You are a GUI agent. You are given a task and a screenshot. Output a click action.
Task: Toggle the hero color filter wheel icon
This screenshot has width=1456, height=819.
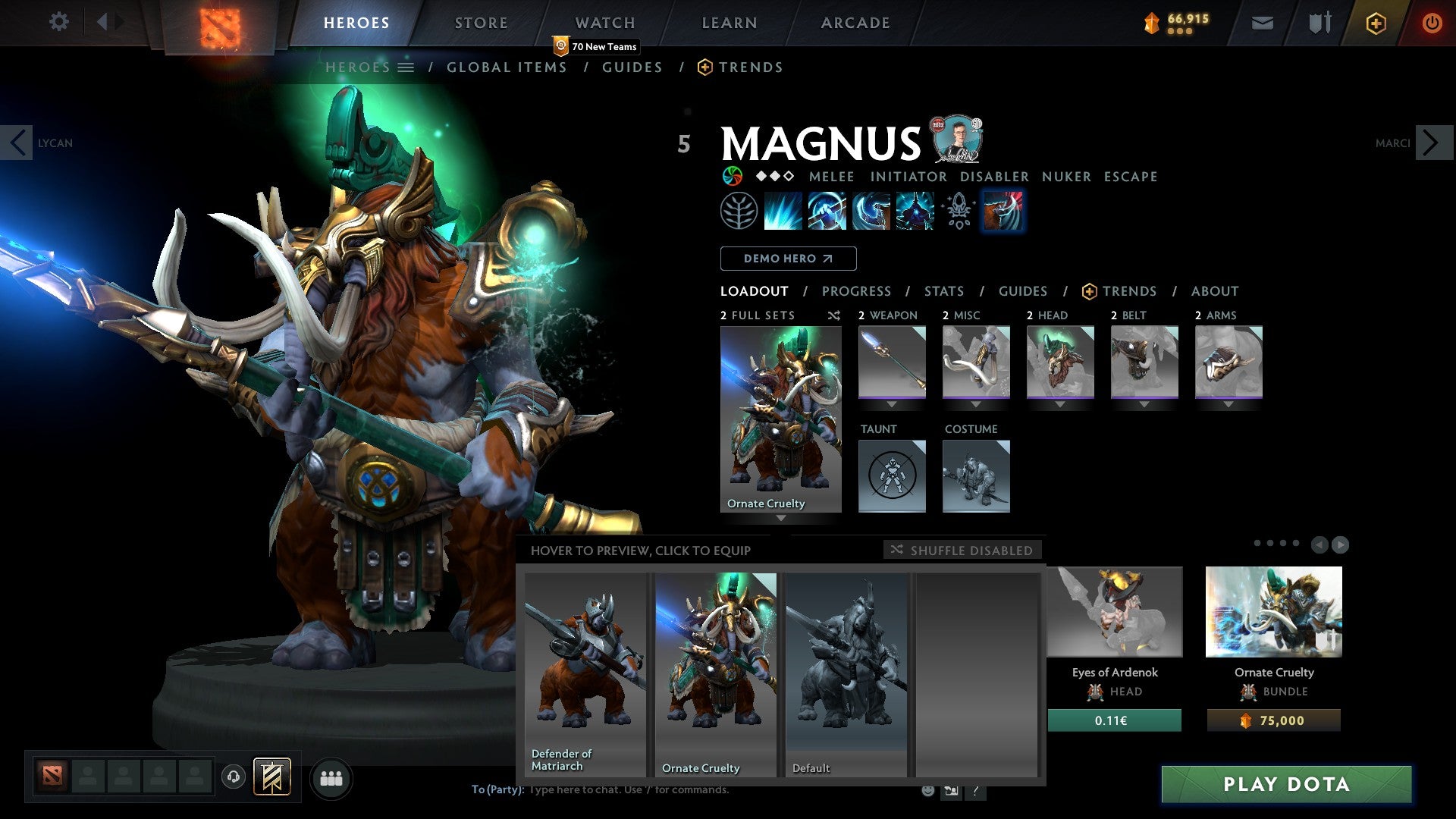pyautogui.click(x=733, y=176)
